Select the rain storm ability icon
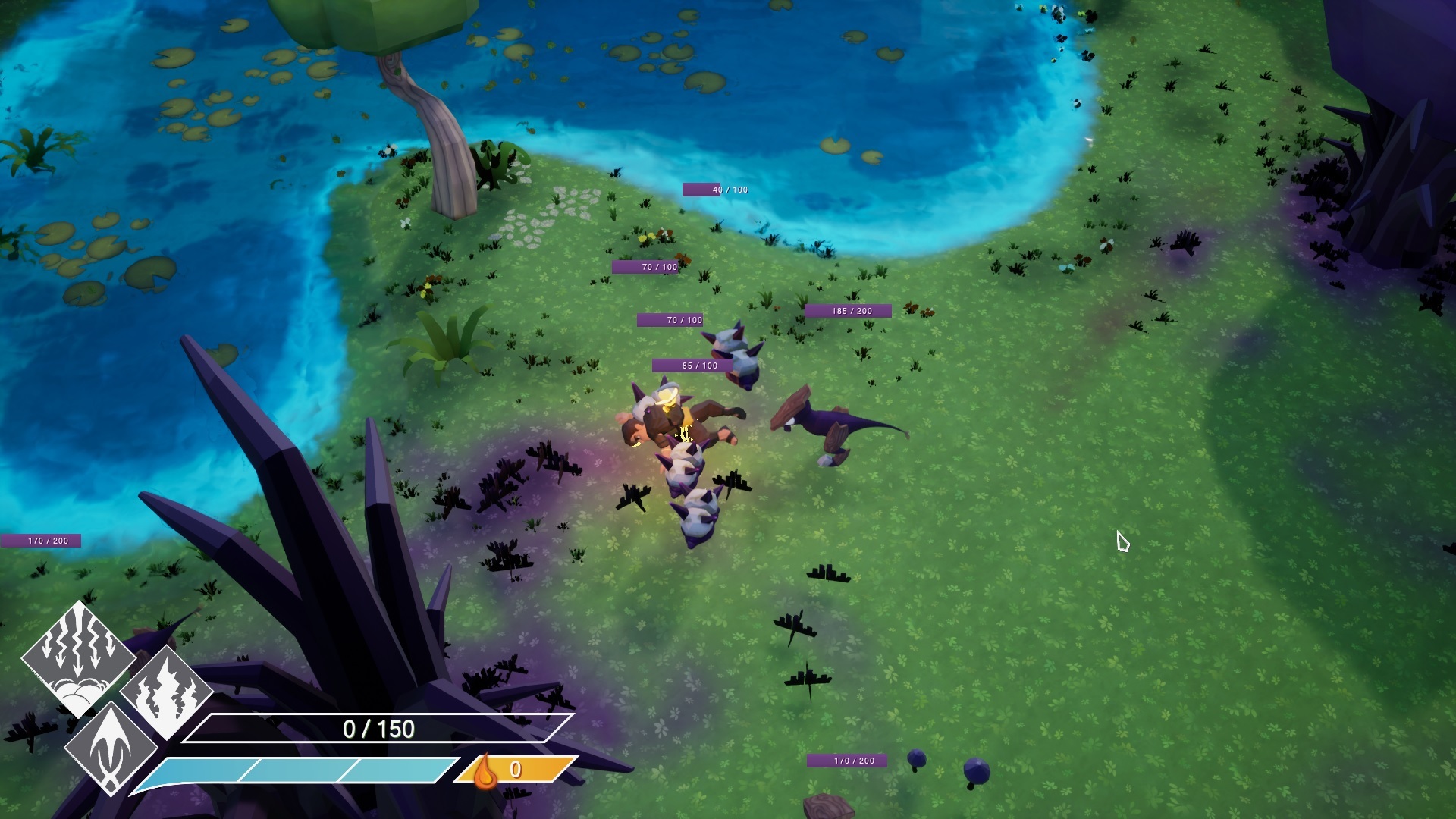Image resolution: width=1456 pixels, height=819 pixels. click(x=76, y=654)
